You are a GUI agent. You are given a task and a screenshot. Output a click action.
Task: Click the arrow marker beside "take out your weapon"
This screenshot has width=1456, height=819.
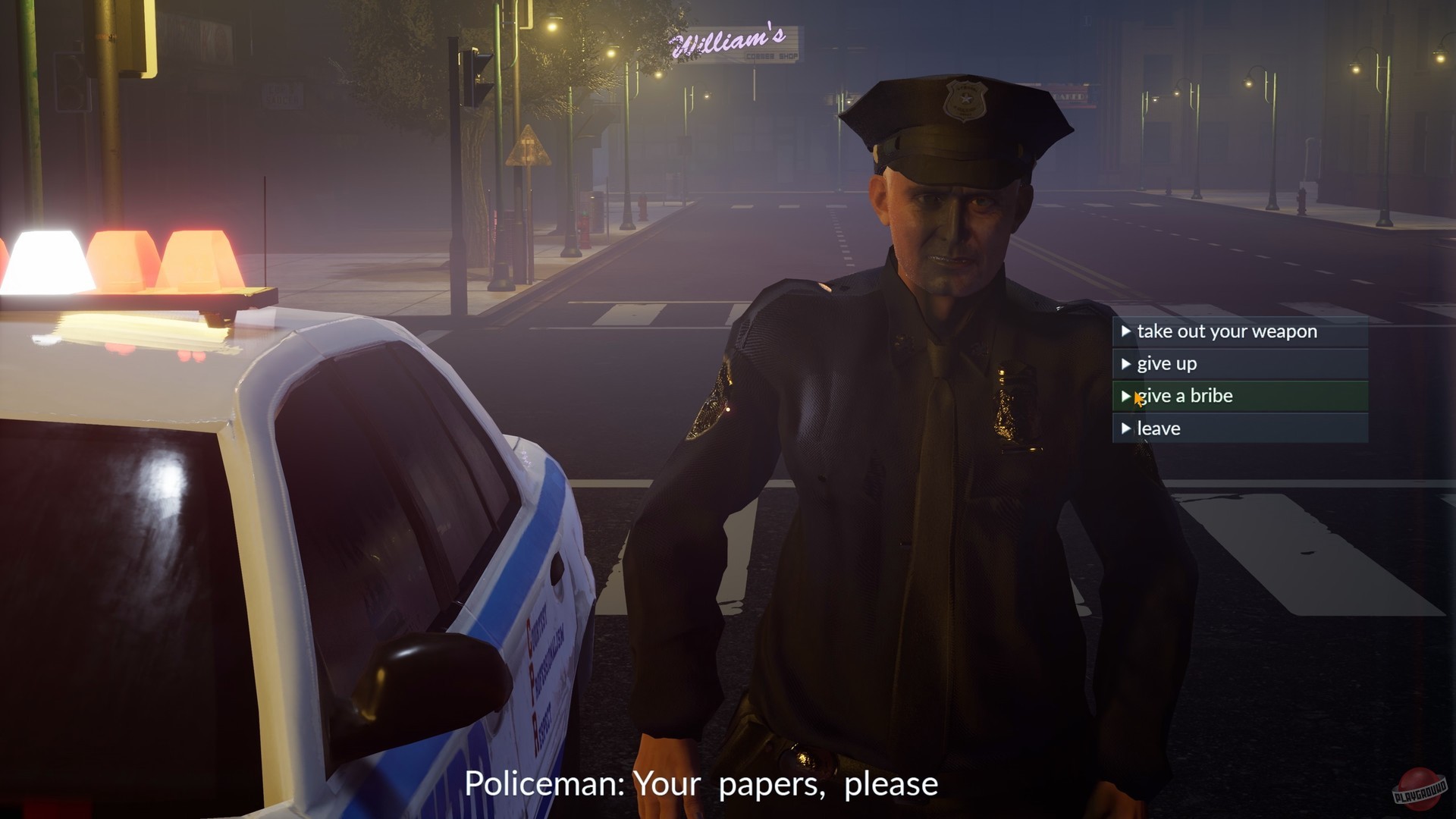click(1125, 331)
